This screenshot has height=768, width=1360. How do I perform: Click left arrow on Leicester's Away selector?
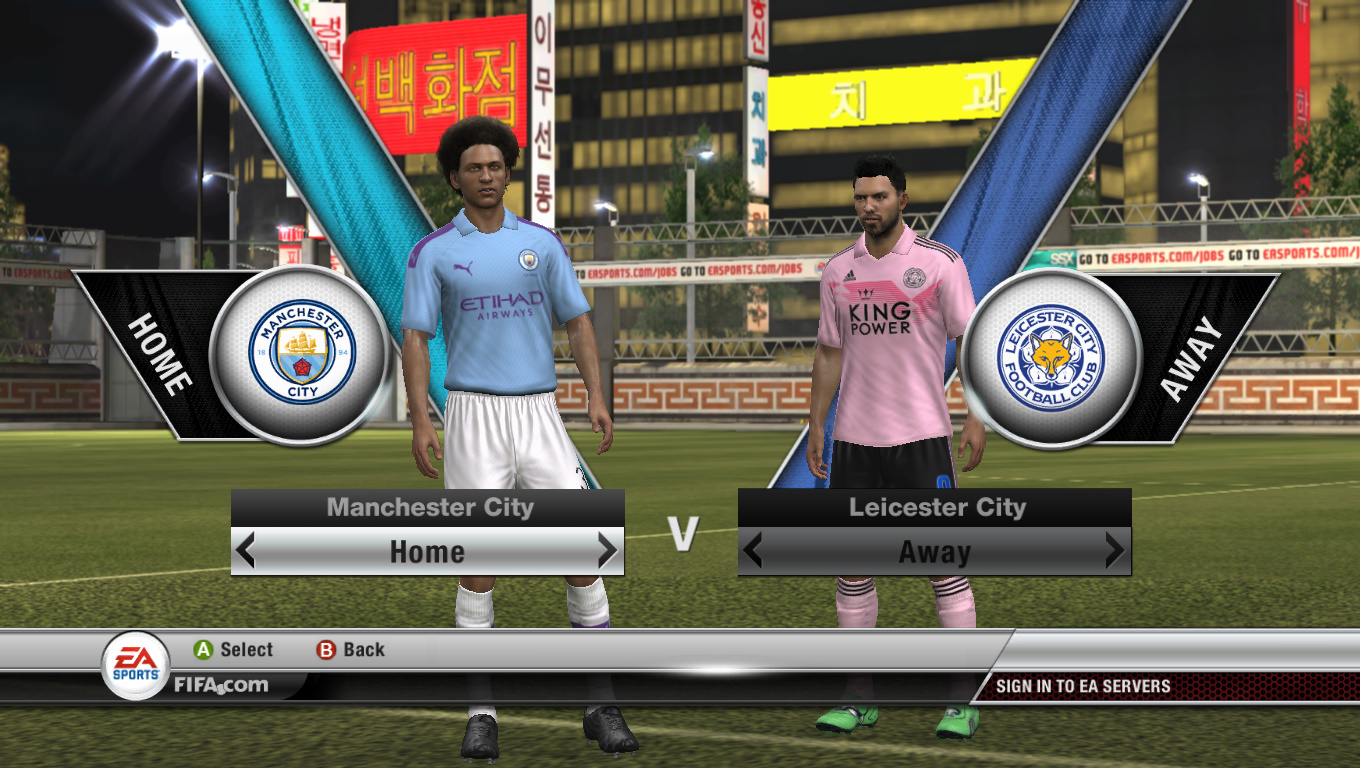[756, 551]
